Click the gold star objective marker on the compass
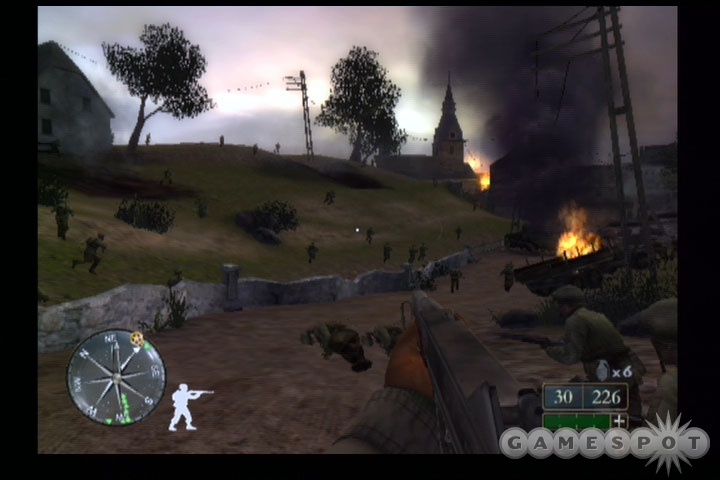The image size is (720, 480). click(x=137, y=339)
